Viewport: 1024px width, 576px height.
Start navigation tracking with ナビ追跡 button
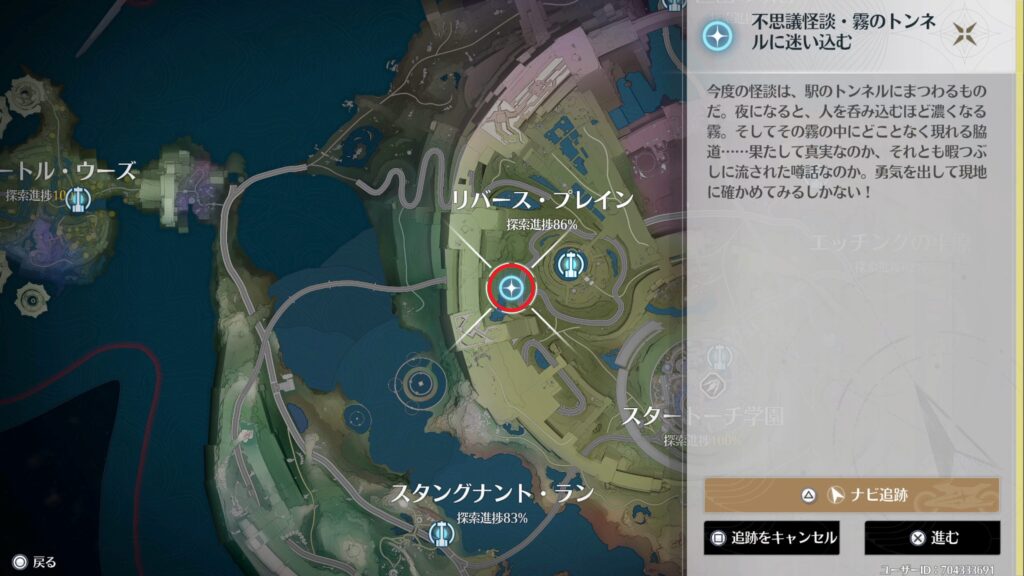(851, 495)
